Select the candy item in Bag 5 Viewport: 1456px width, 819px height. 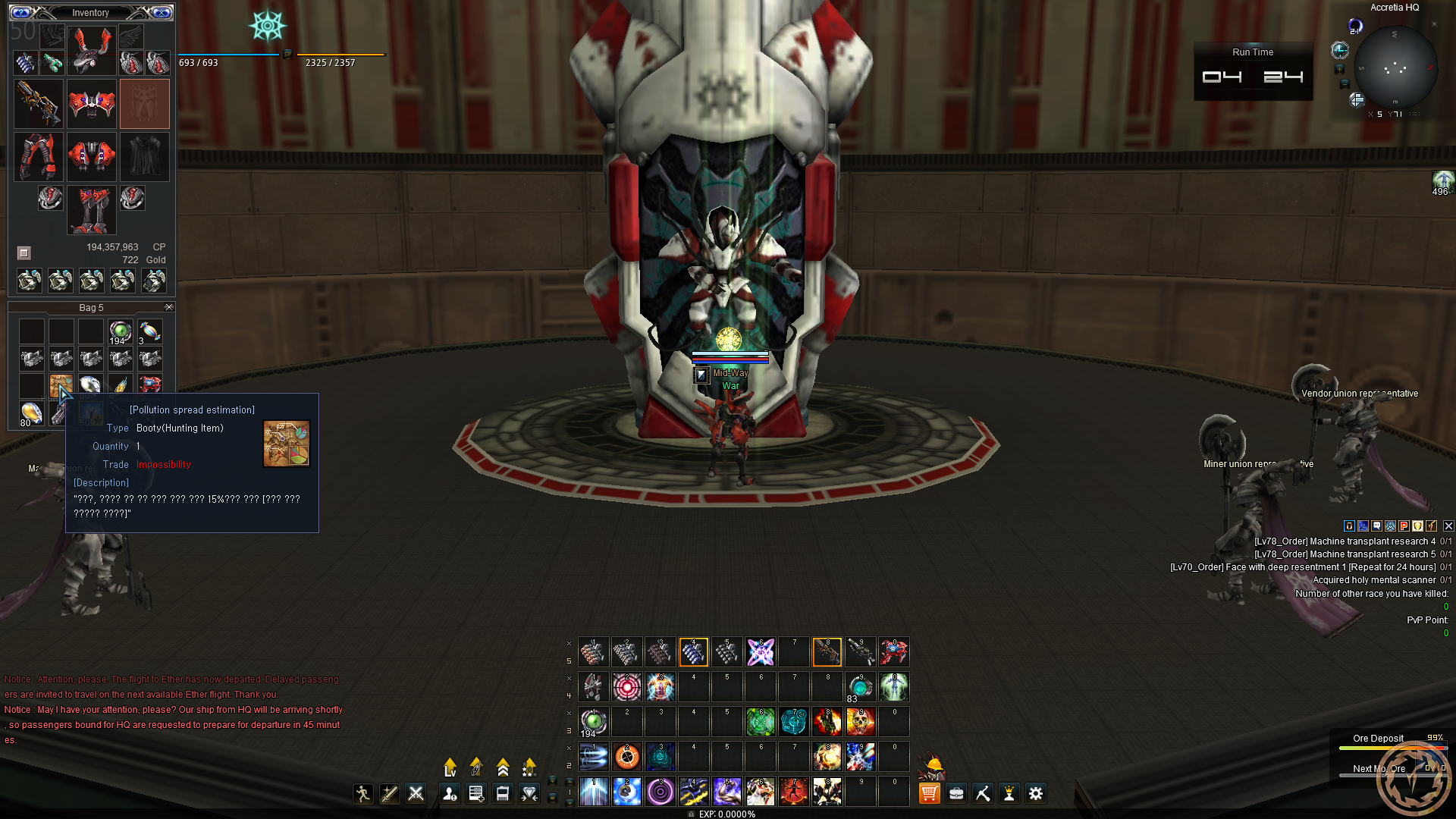[149, 331]
